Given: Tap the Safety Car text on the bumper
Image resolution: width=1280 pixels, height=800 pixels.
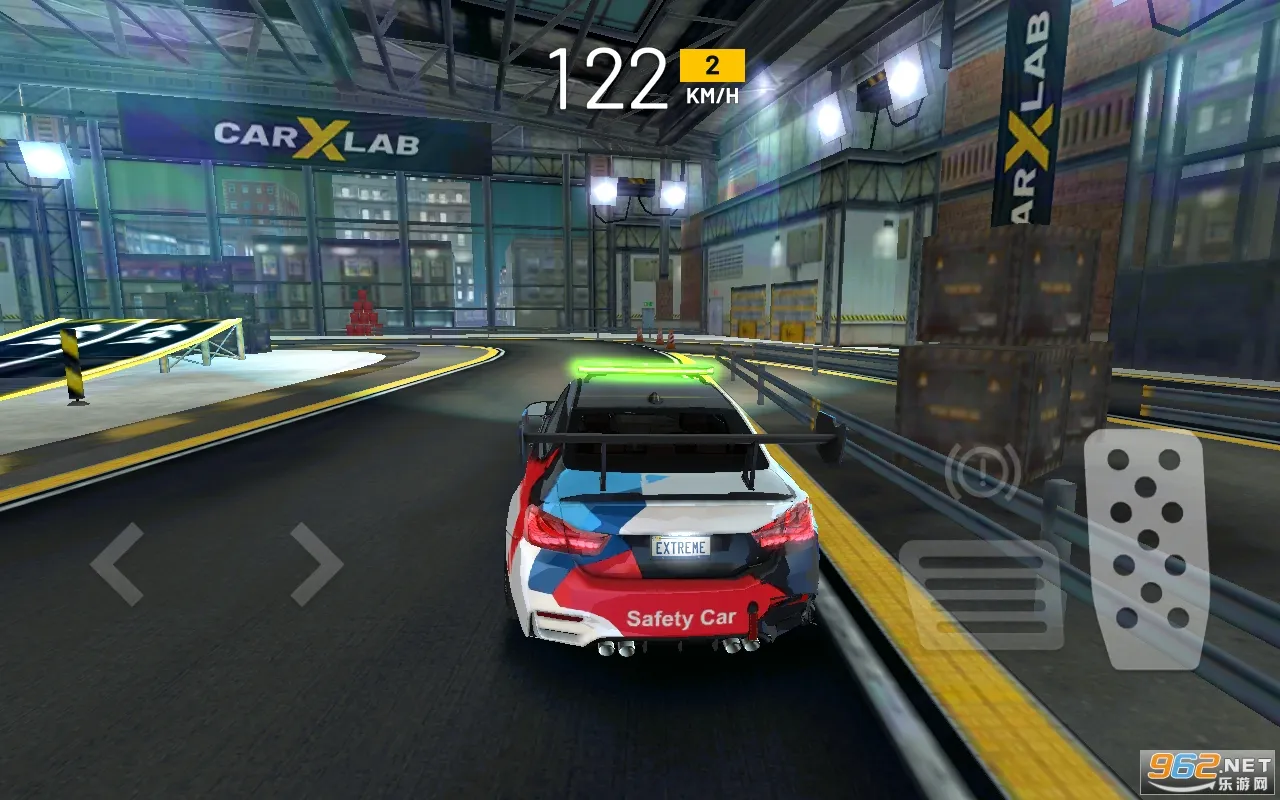Looking at the screenshot, I should coord(683,616).
